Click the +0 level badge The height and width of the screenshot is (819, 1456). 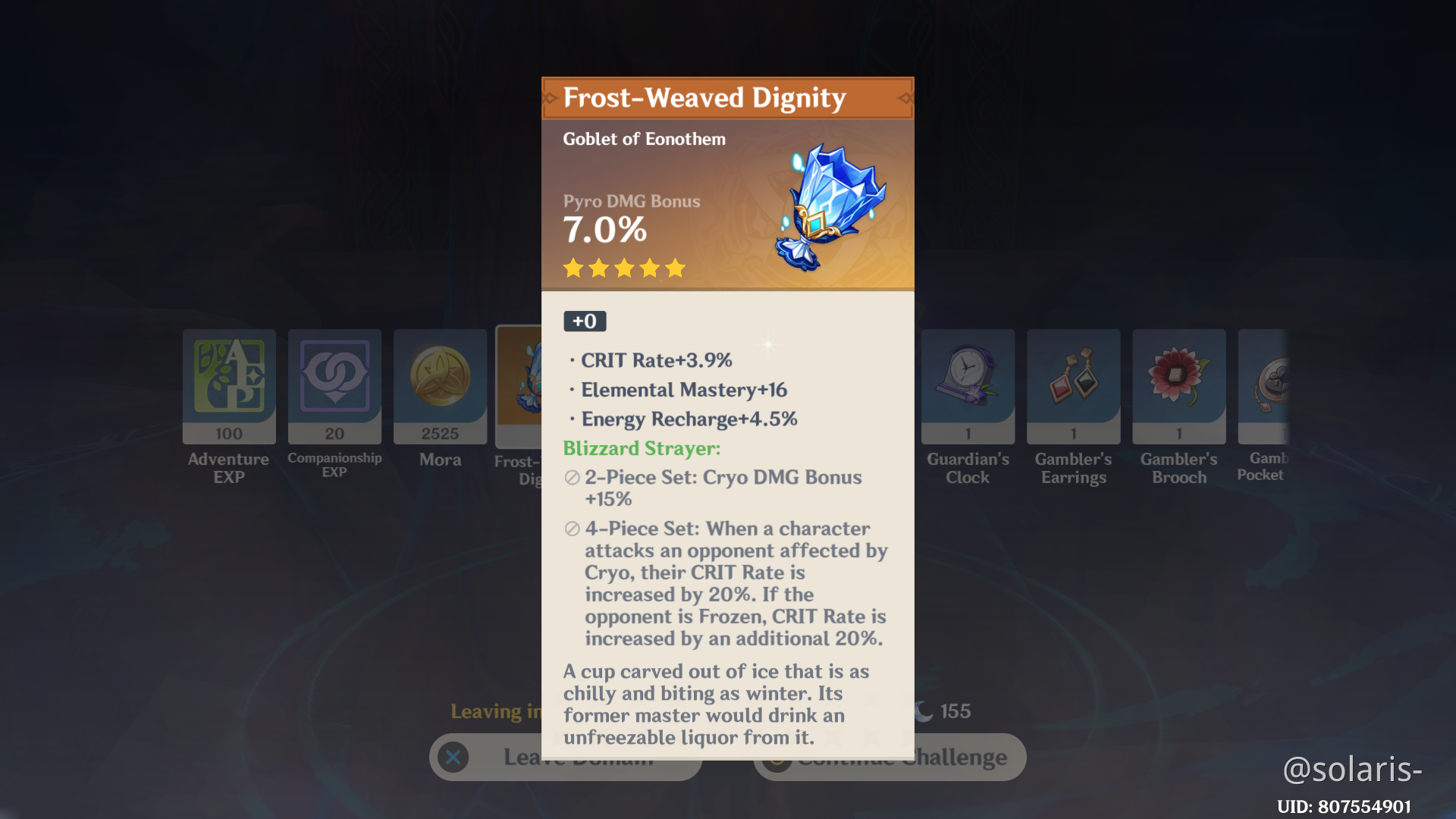pos(584,321)
